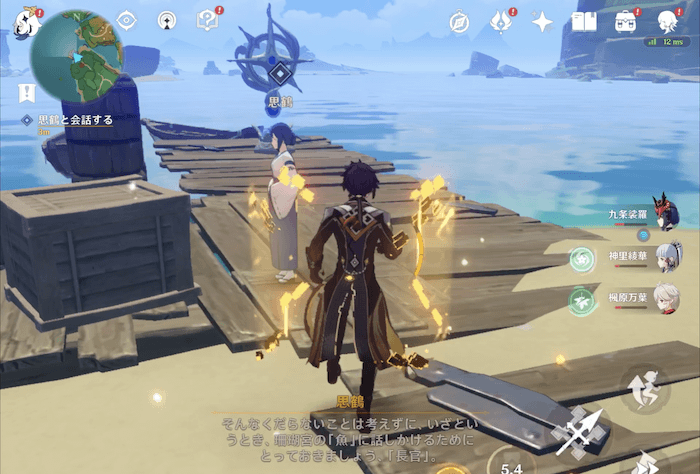Open the circular minimap
The width and height of the screenshot is (700, 474).
(76, 56)
